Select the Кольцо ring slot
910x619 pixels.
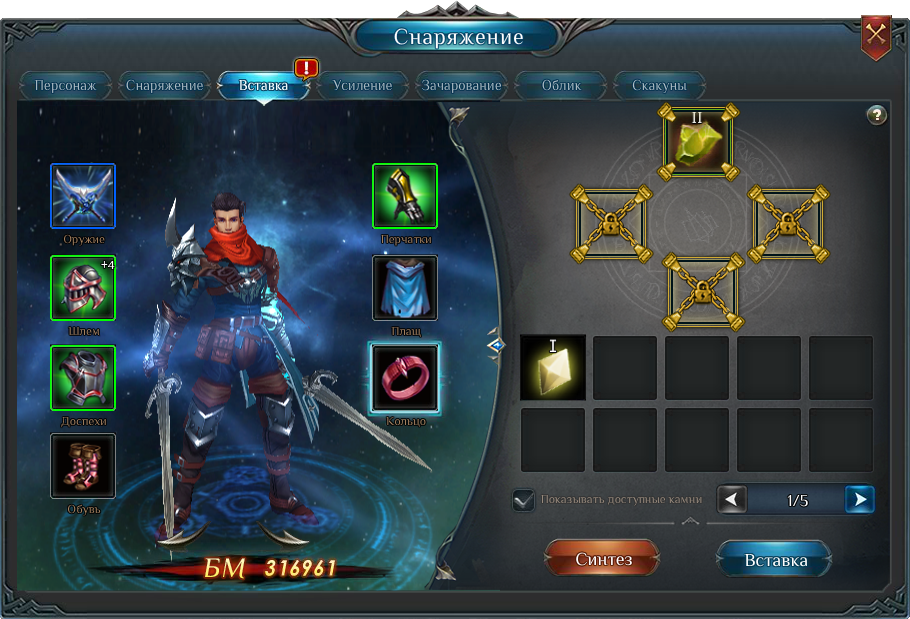click(x=405, y=377)
